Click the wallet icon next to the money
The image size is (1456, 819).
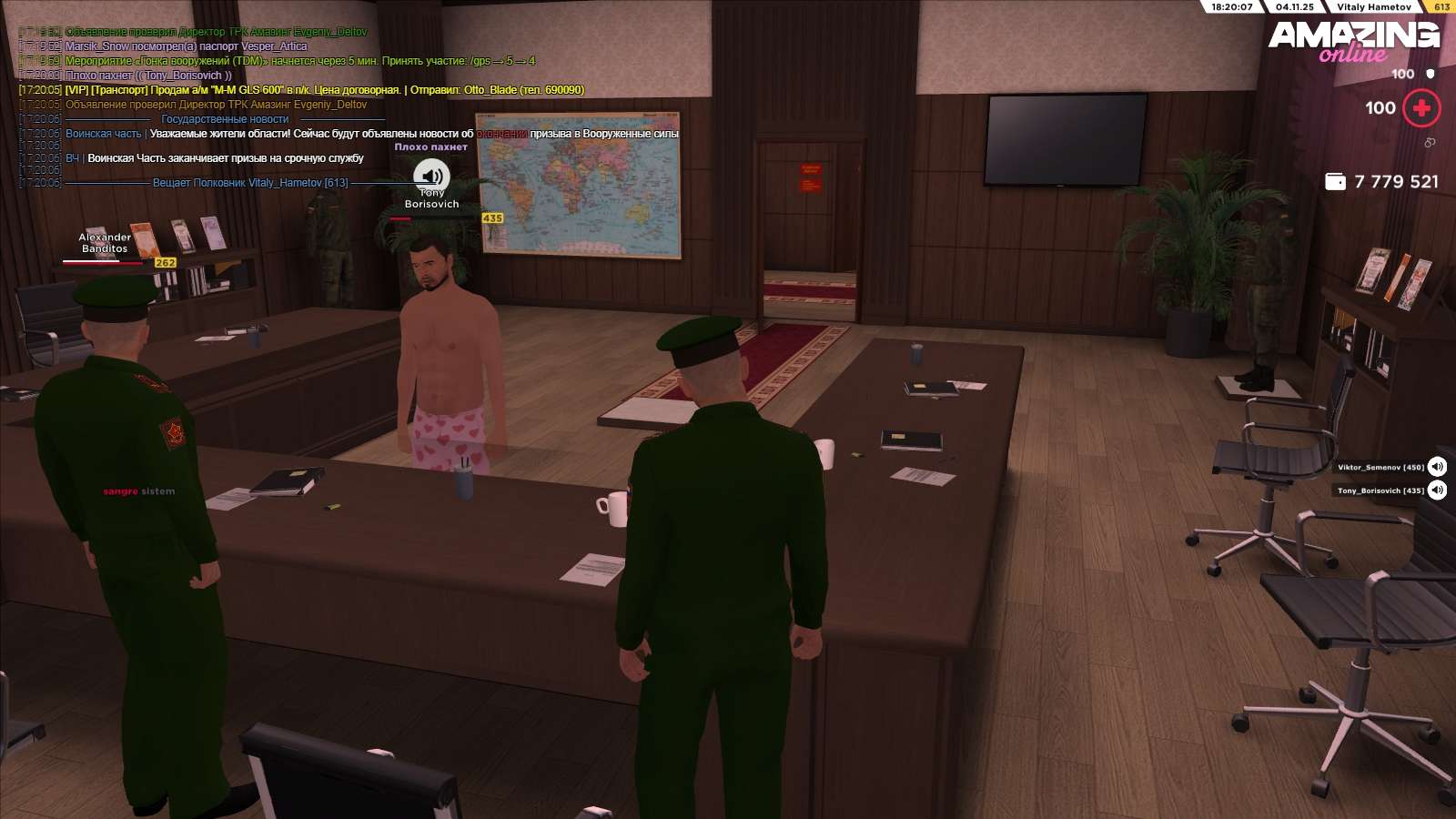[1335, 181]
